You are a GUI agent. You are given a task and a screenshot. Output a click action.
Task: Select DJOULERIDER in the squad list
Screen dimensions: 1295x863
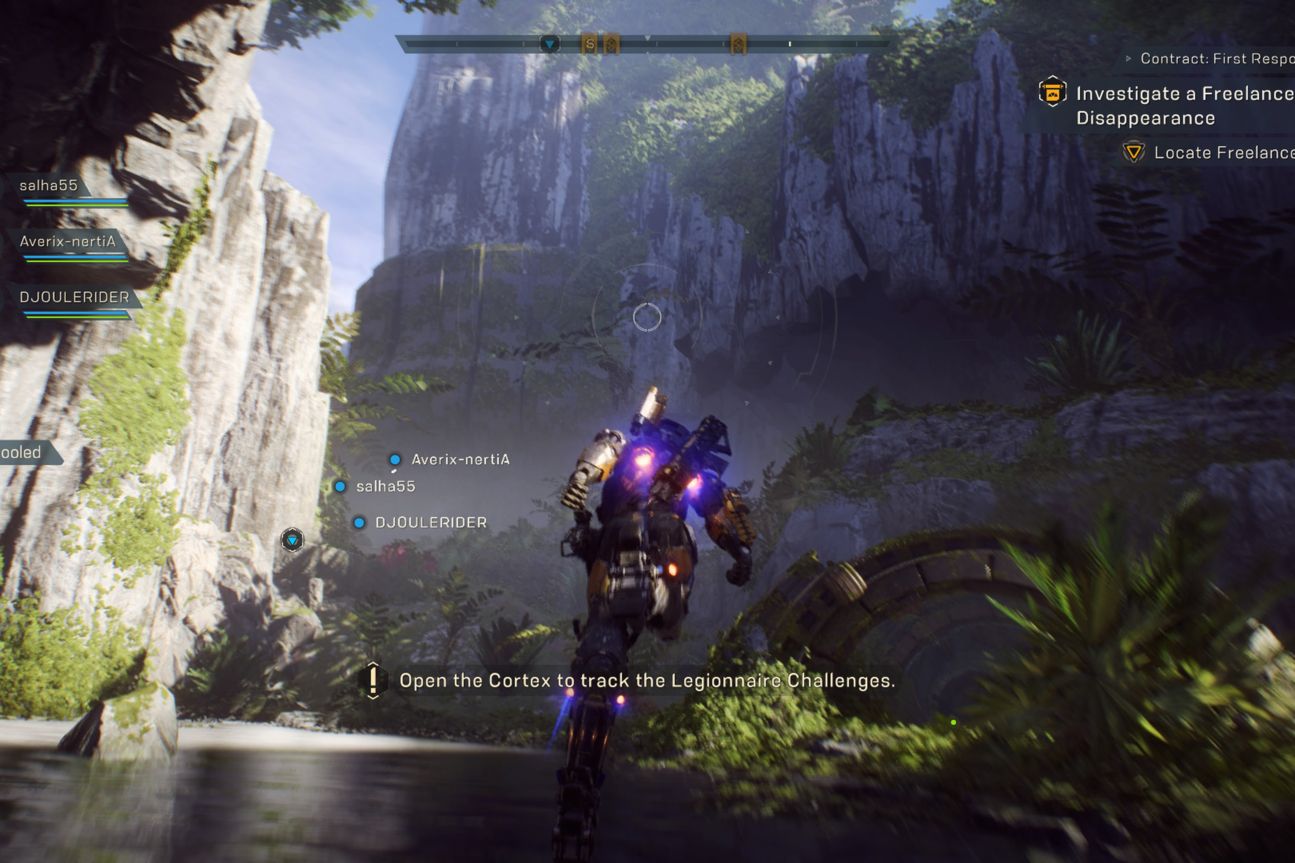tap(75, 297)
